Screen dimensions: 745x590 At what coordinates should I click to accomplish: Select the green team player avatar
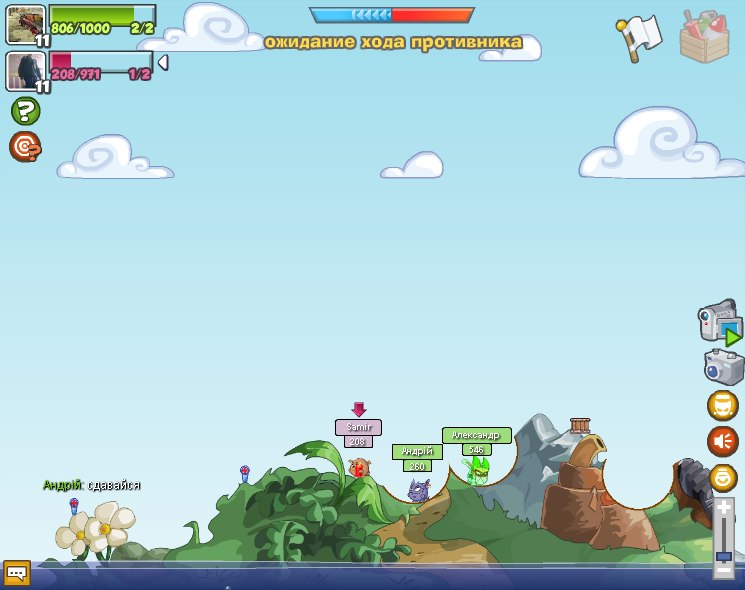click(x=26, y=24)
